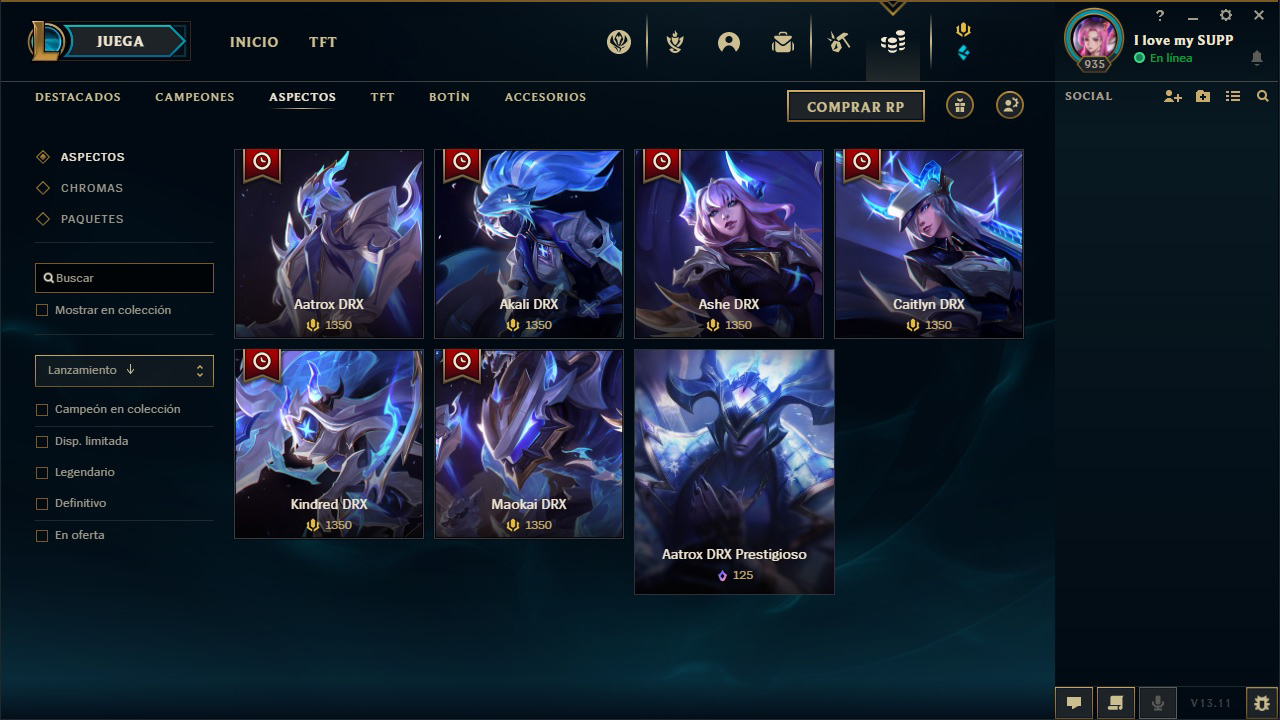
Task: Open the Loot backpack icon
Action: tap(783, 42)
